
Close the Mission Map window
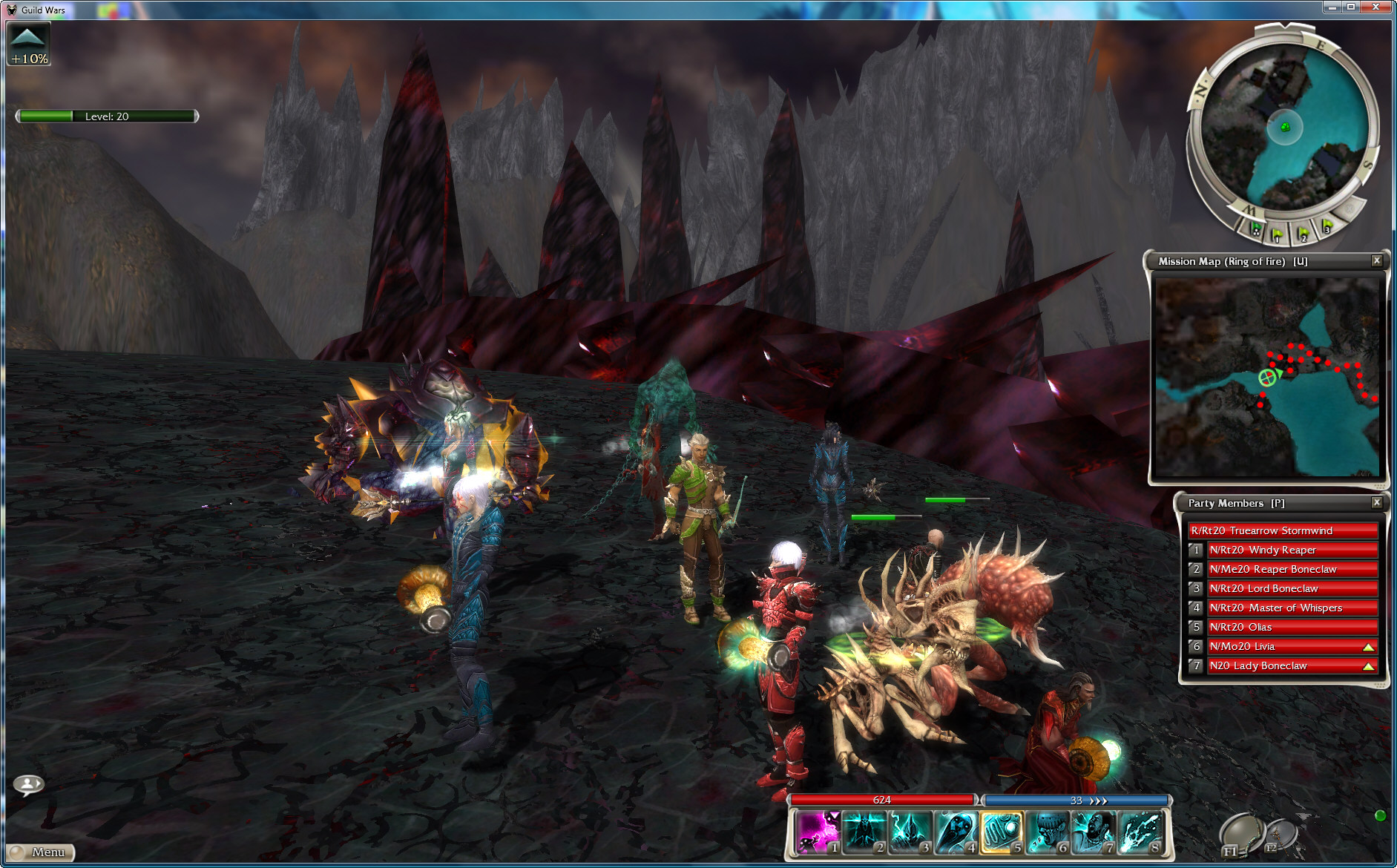click(1377, 260)
